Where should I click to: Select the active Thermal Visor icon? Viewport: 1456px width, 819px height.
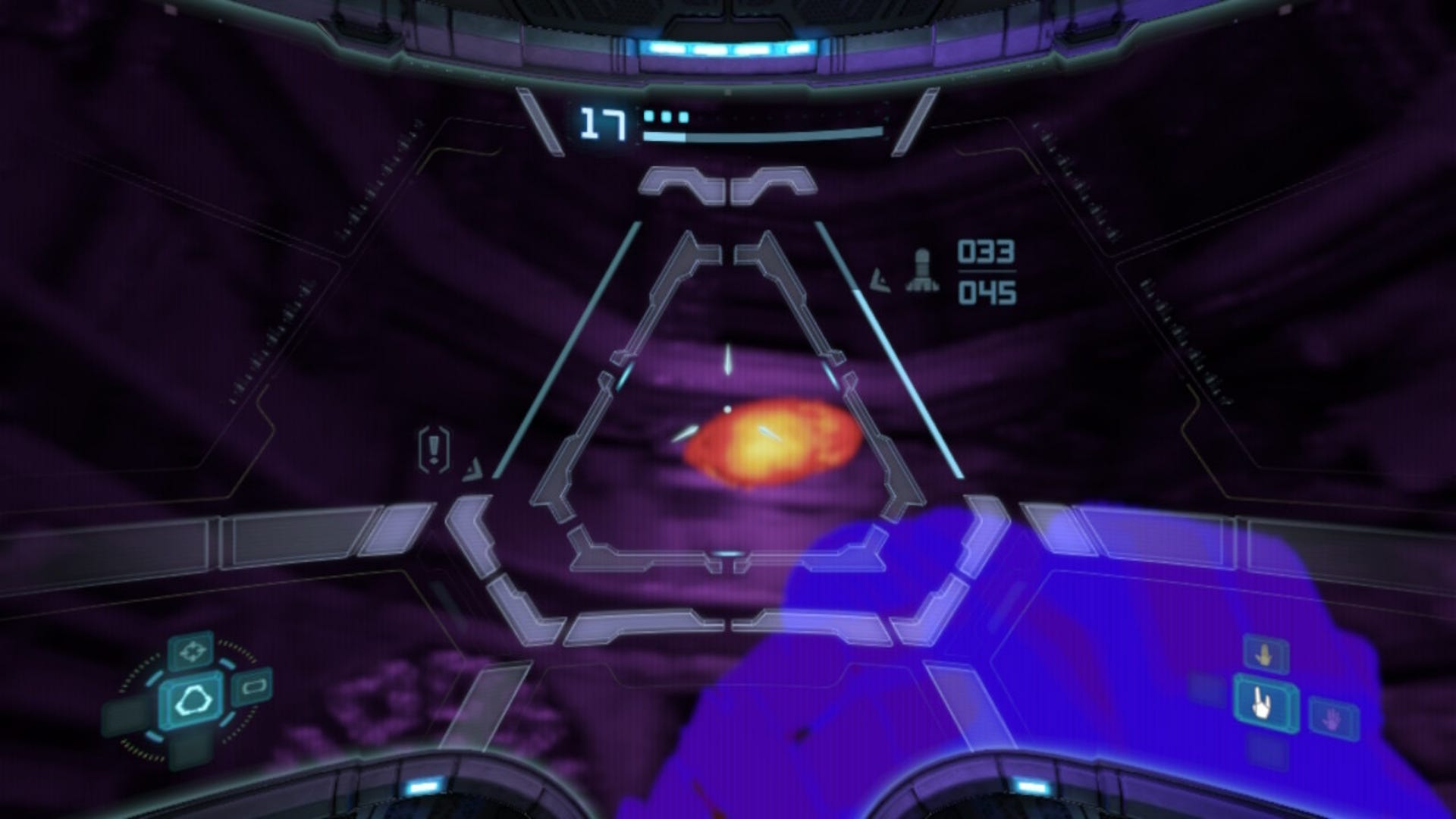point(193,701)
